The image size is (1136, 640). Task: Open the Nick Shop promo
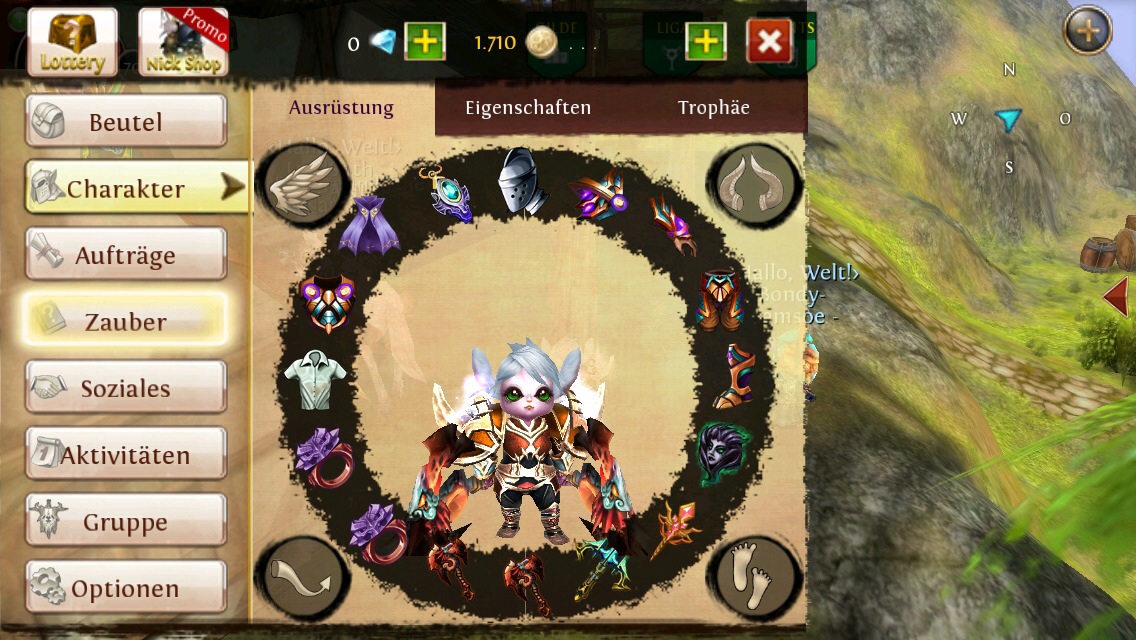coord(183,42)
